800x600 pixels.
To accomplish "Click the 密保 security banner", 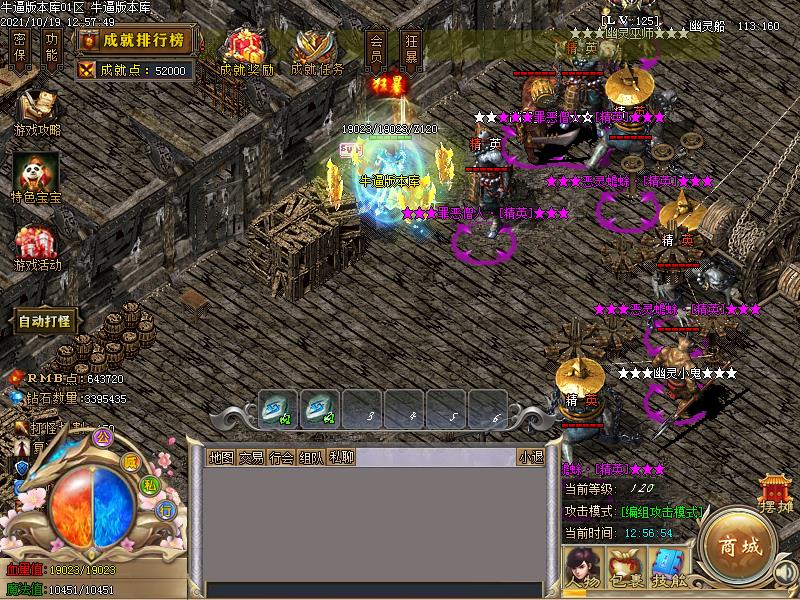I will click(19, 47).
